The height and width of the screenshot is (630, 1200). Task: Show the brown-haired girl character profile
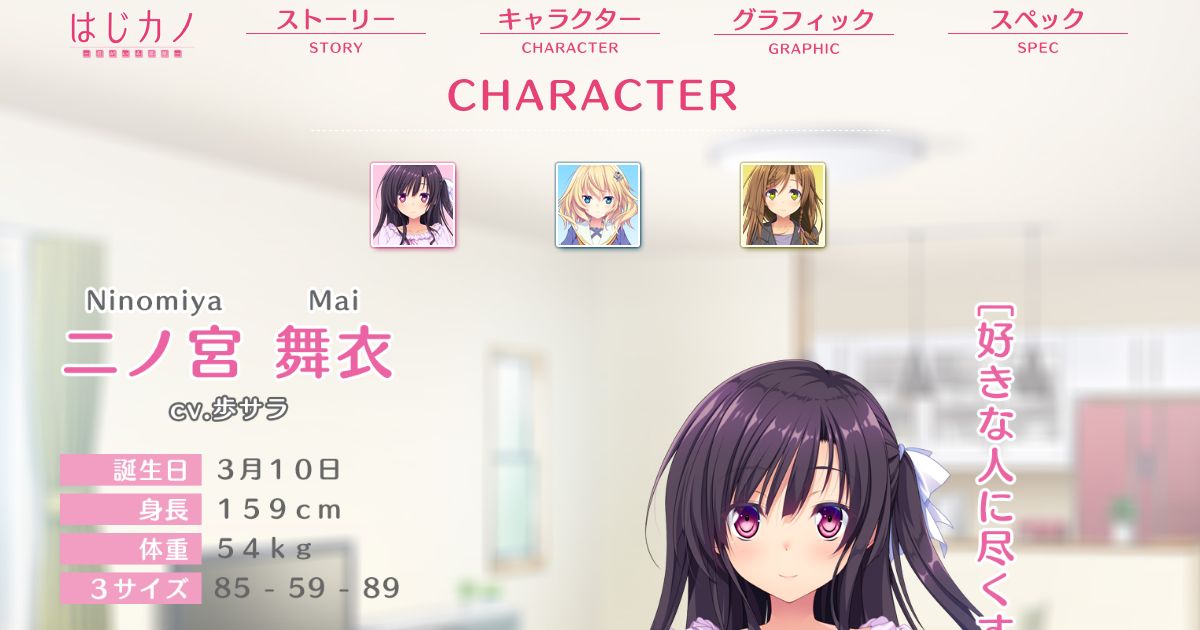(783, 205)
